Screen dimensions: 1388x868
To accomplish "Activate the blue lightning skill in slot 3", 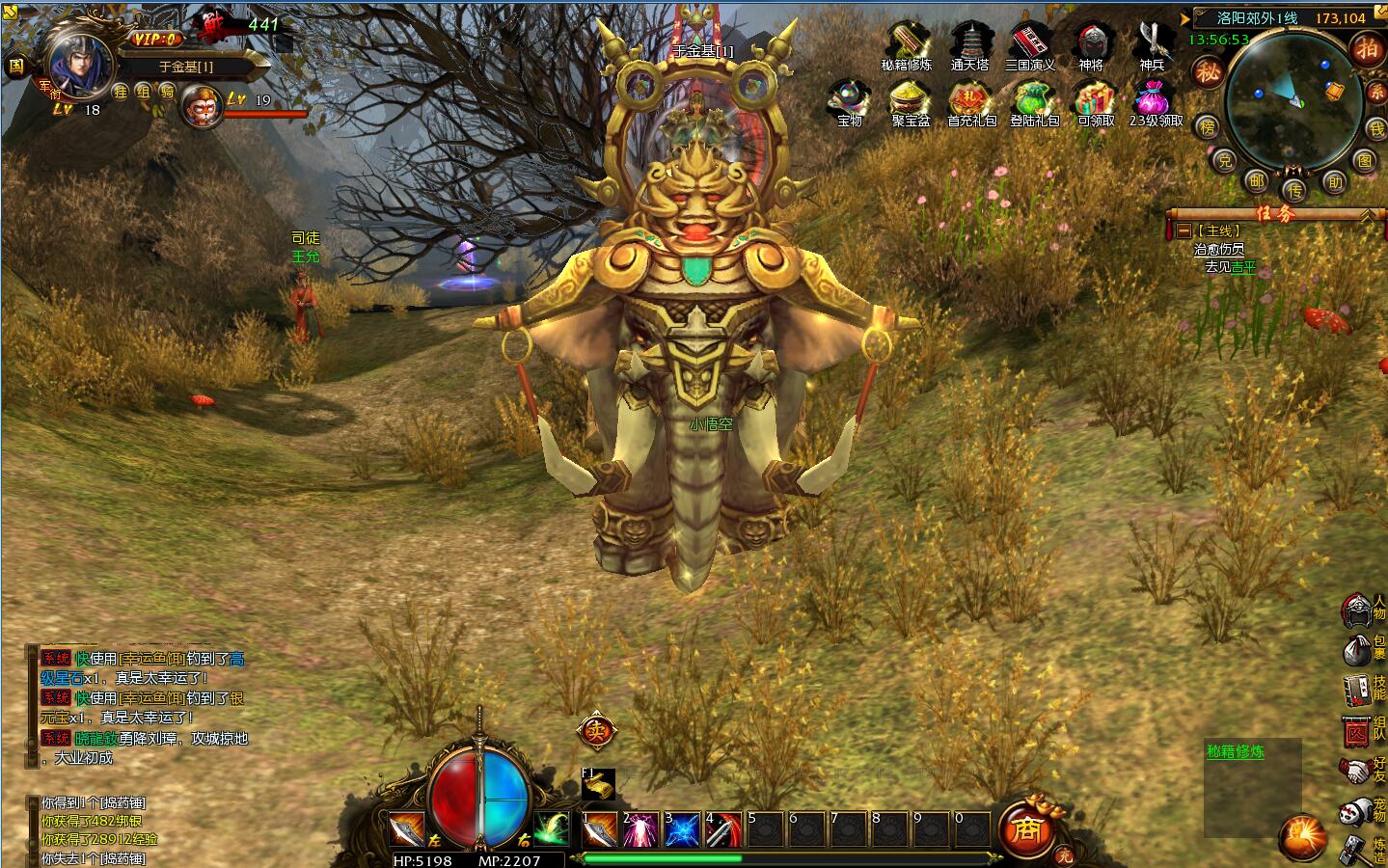I will pos(683,829).
